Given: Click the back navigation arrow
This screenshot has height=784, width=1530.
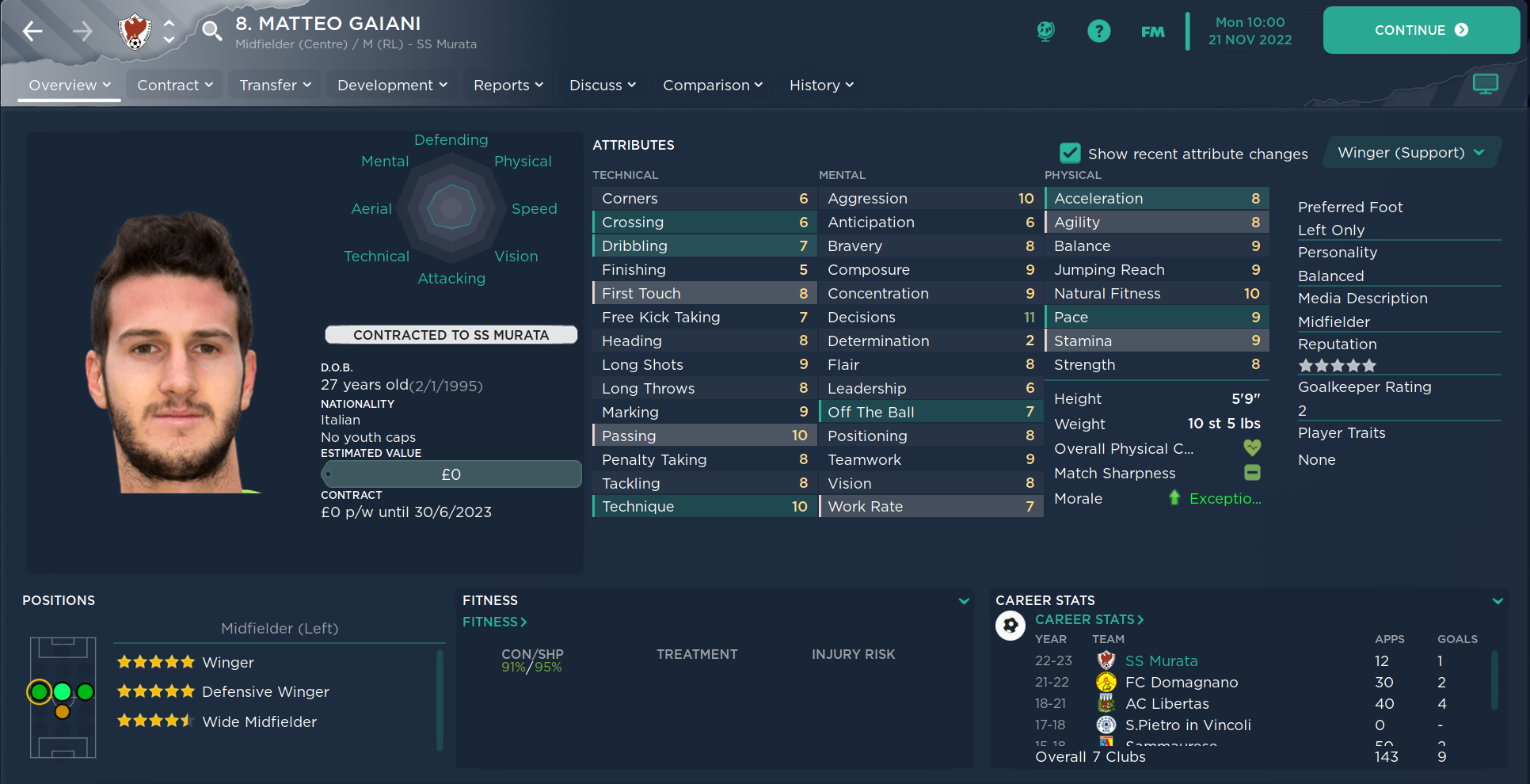Looking at the screenshot, I should click(x=32, y=31).
